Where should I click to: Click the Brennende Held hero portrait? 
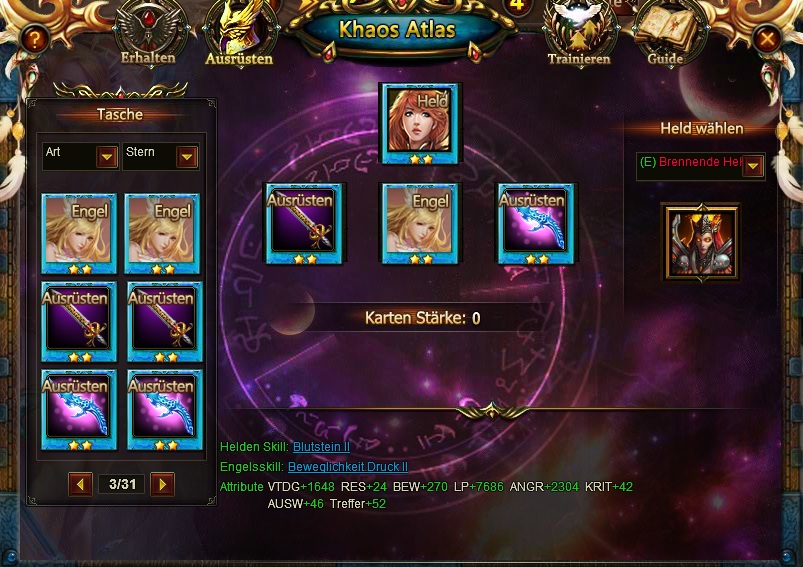point(700,243)
